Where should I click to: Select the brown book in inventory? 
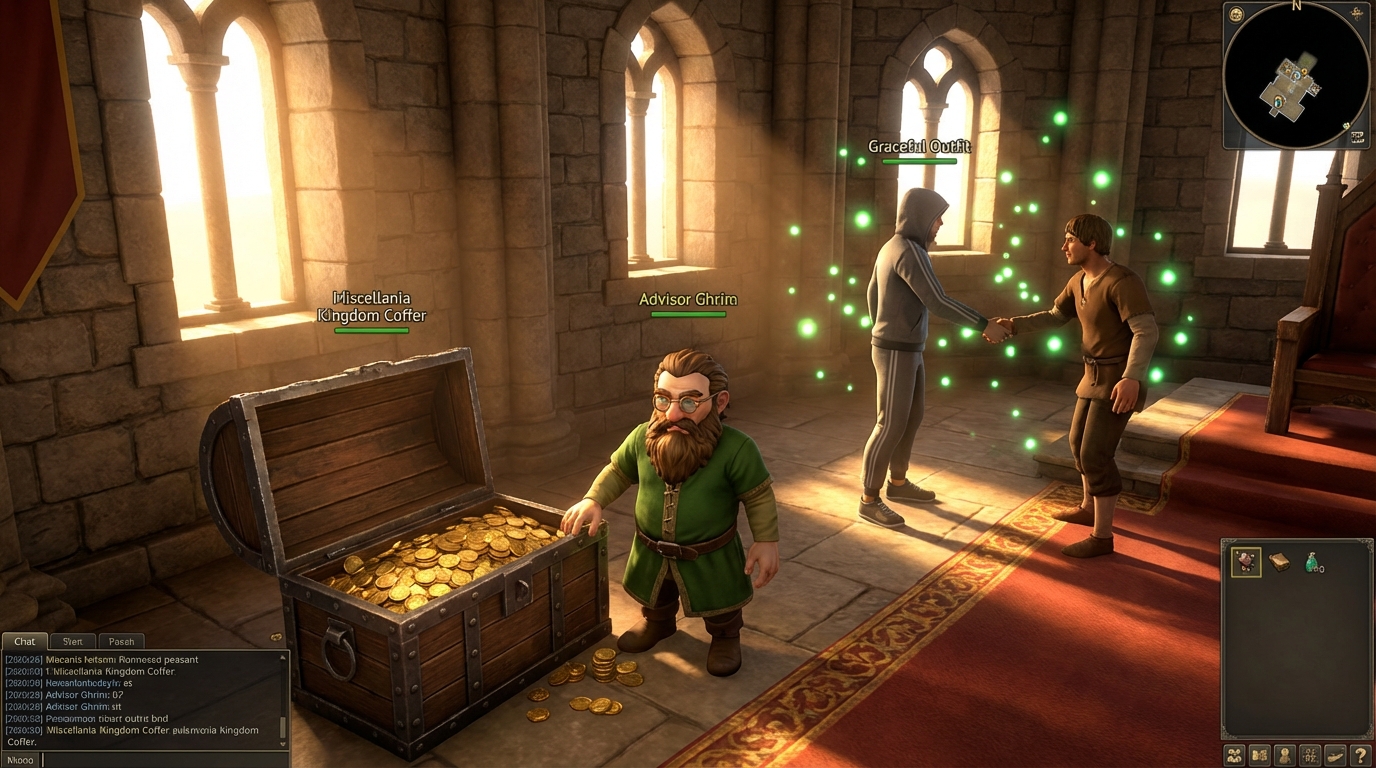[1279, 562]
